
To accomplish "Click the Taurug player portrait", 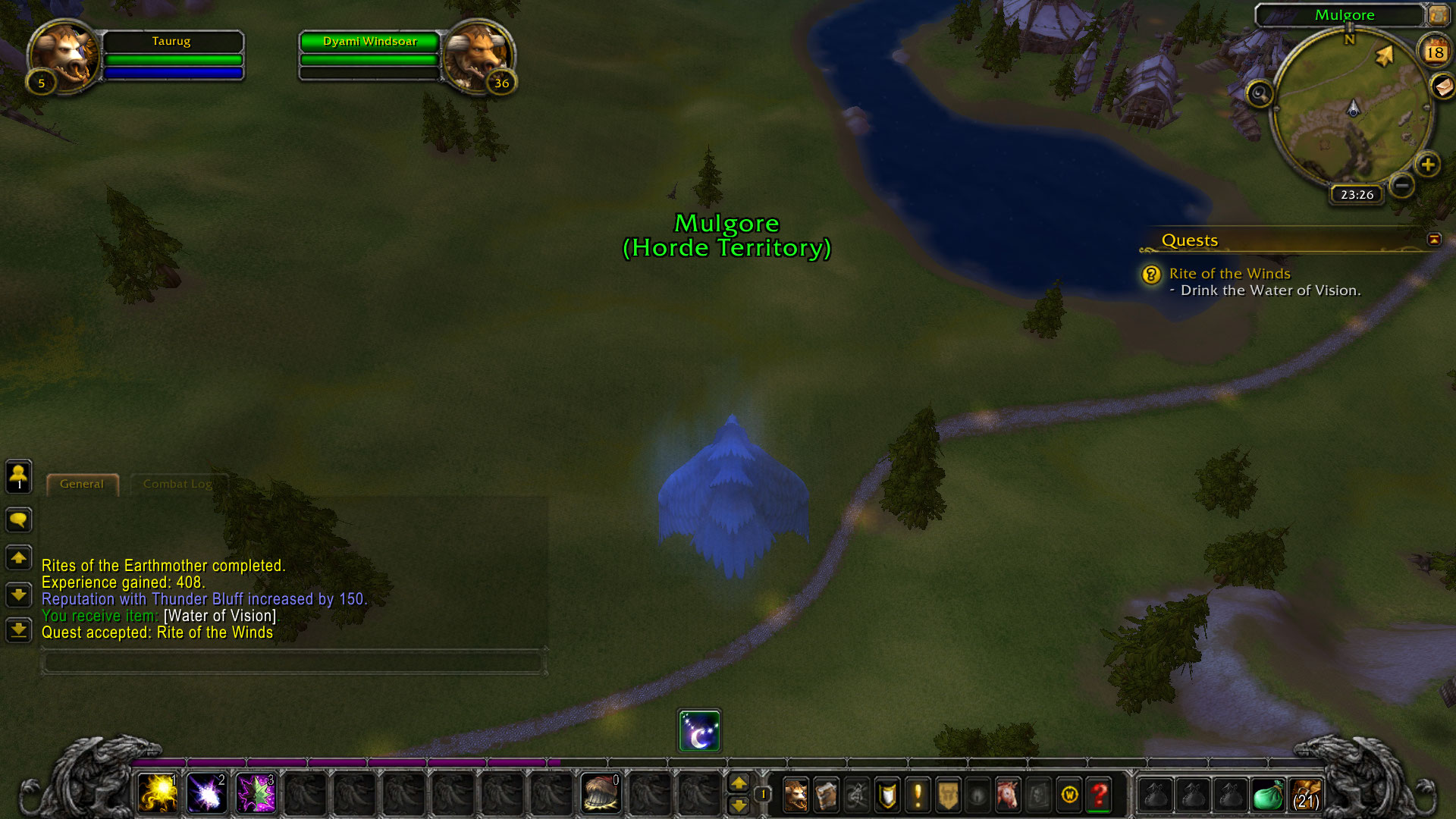I will 64,55.
